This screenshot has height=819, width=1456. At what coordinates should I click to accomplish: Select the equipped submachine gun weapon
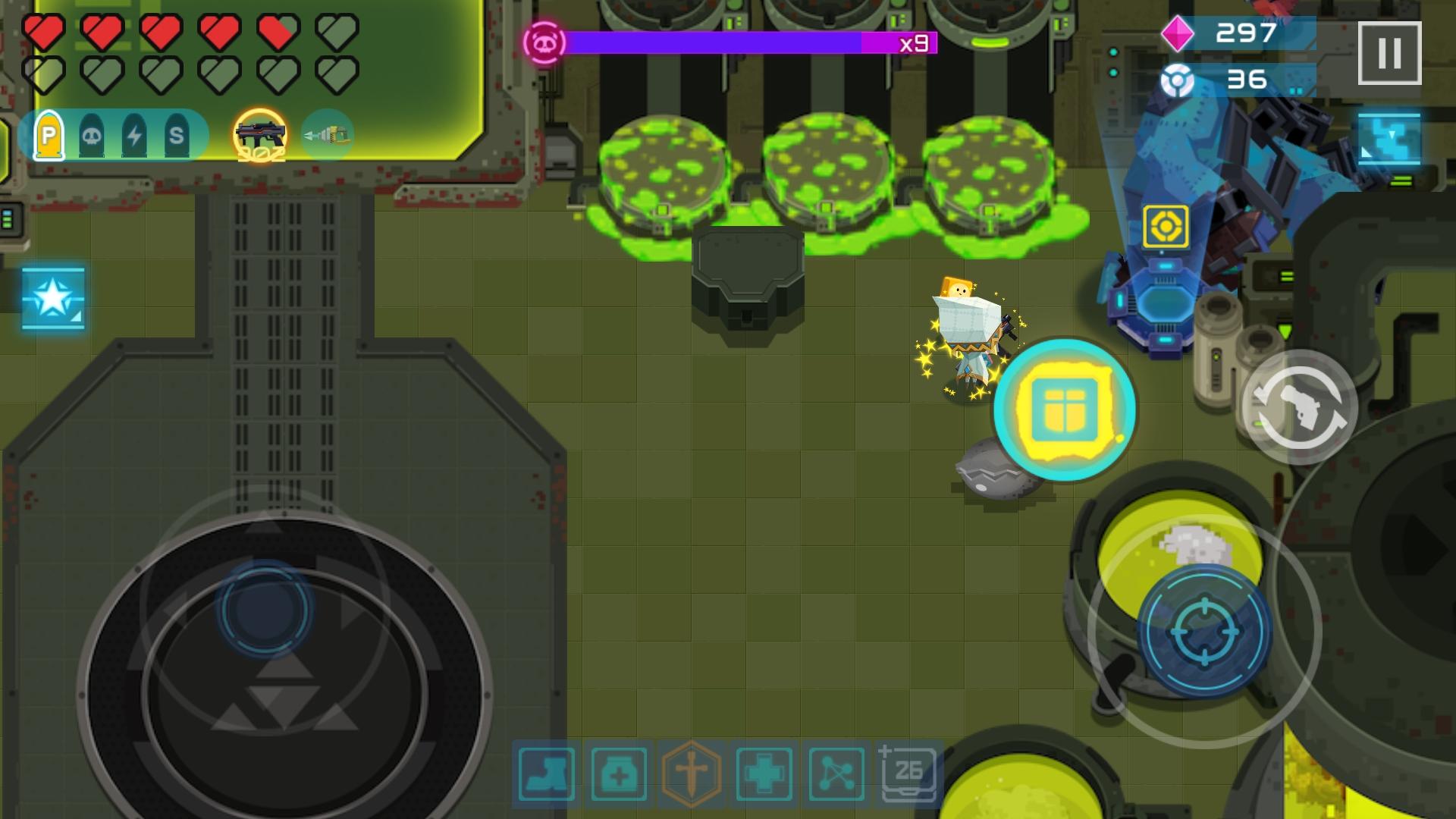click(x=262, y=135)
